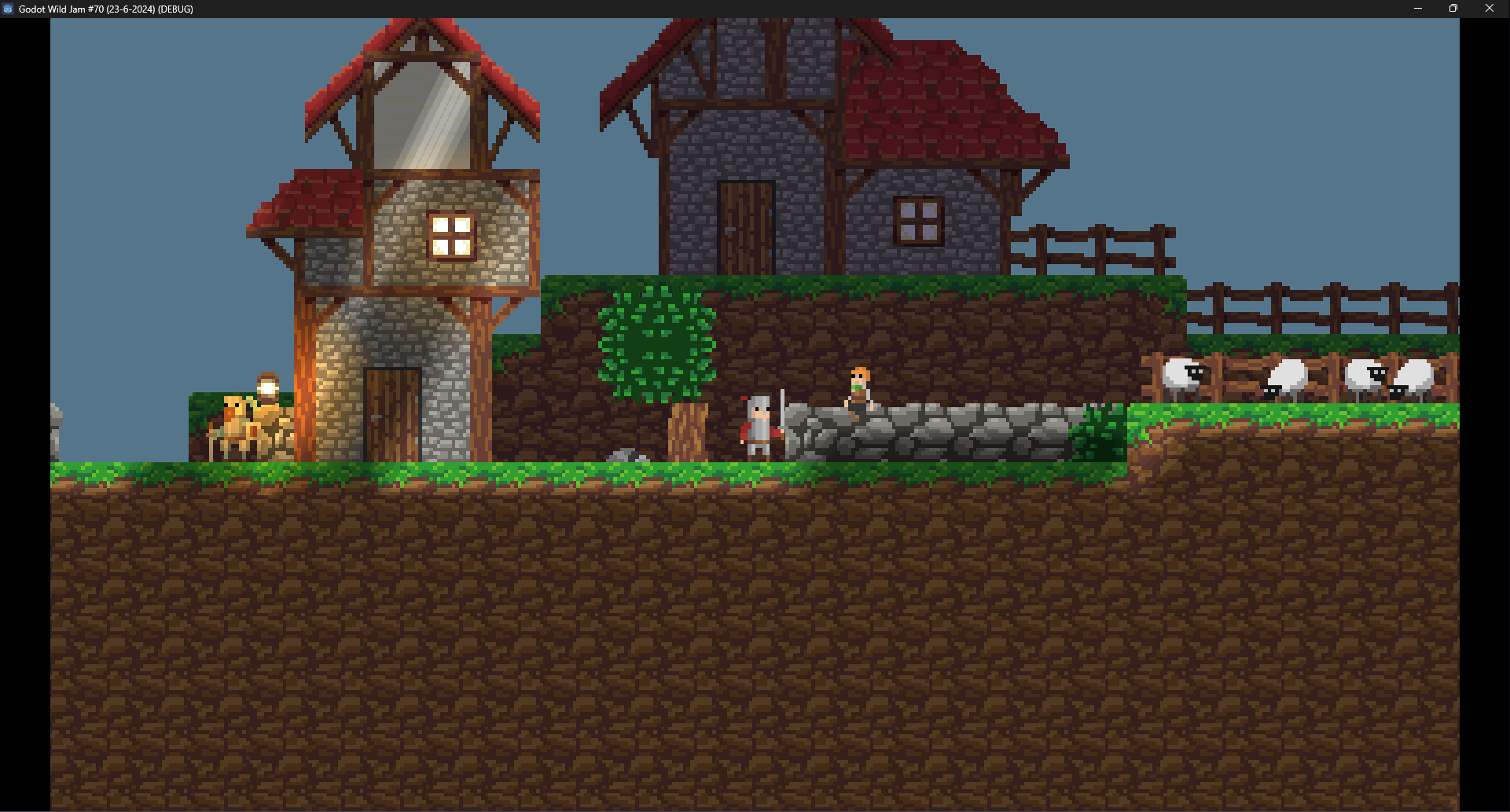Click the Godot icon in the title bar
This screenshot has height=812, width=1510.
(8, 9)
